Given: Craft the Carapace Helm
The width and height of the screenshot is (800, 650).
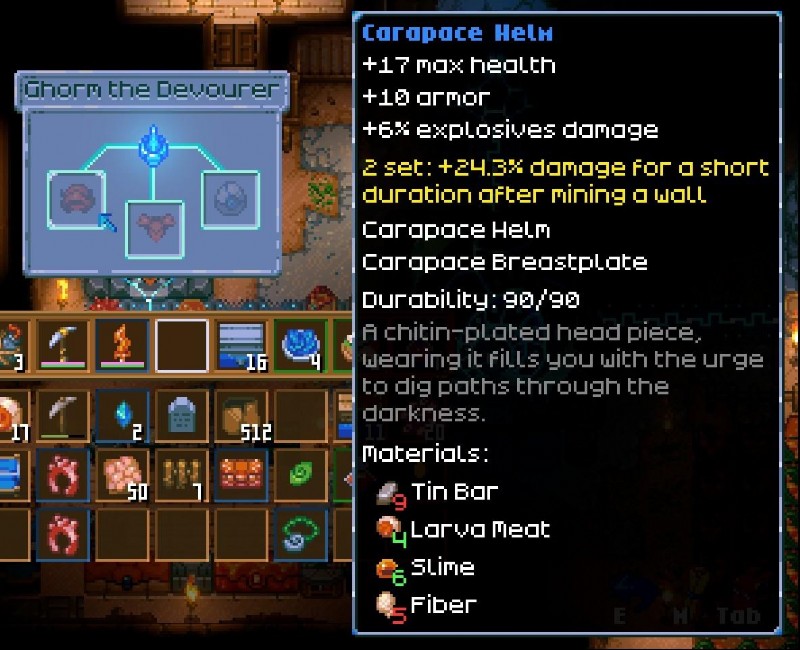Looking at the screenshot, I should (75, 198).
